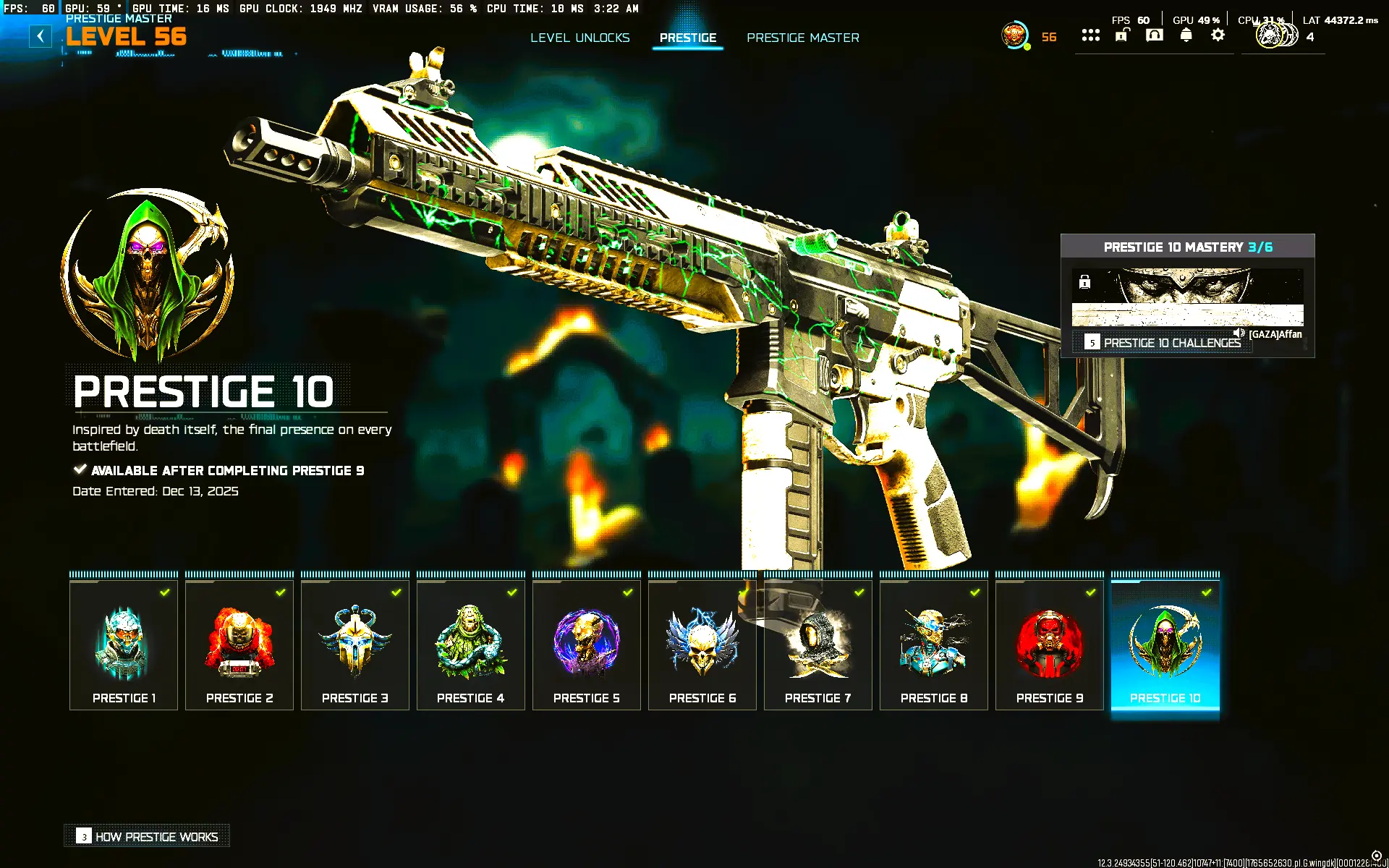This screenshot has width=1389, height=868.
Task: Open How Prestige Works
Action: click(146, 836)
